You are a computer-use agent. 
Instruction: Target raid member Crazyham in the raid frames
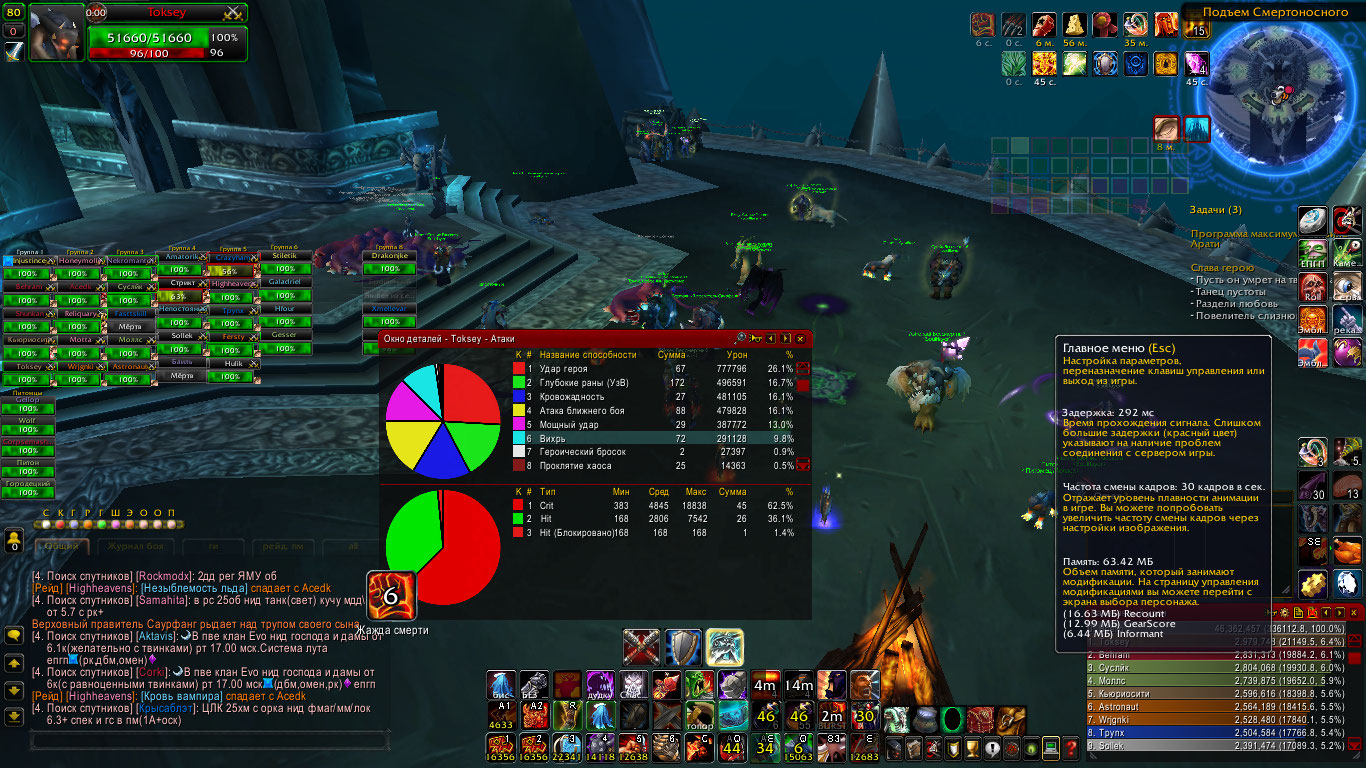231,258
